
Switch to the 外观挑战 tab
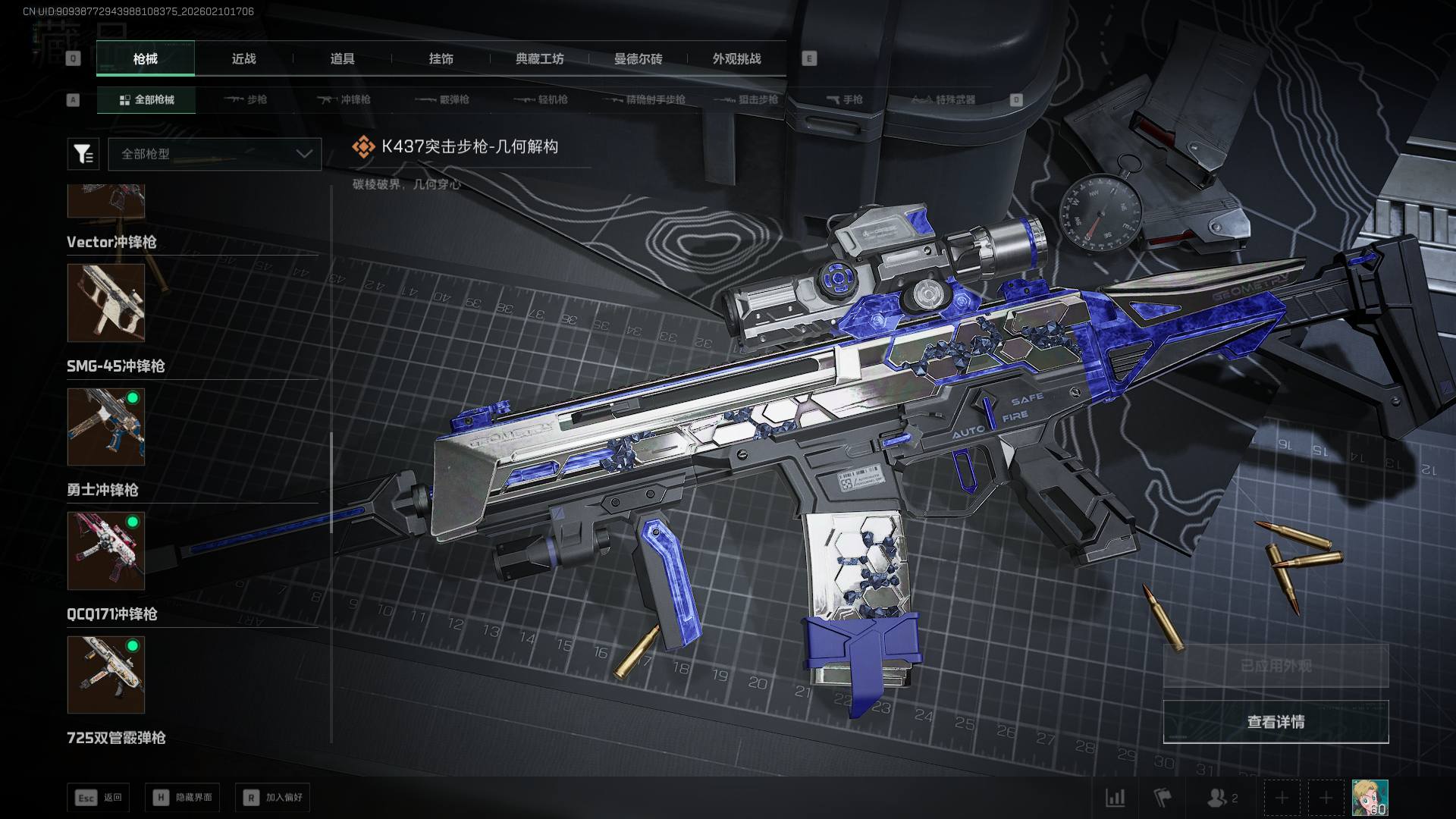pyautogui.click(x=736, y=58)
